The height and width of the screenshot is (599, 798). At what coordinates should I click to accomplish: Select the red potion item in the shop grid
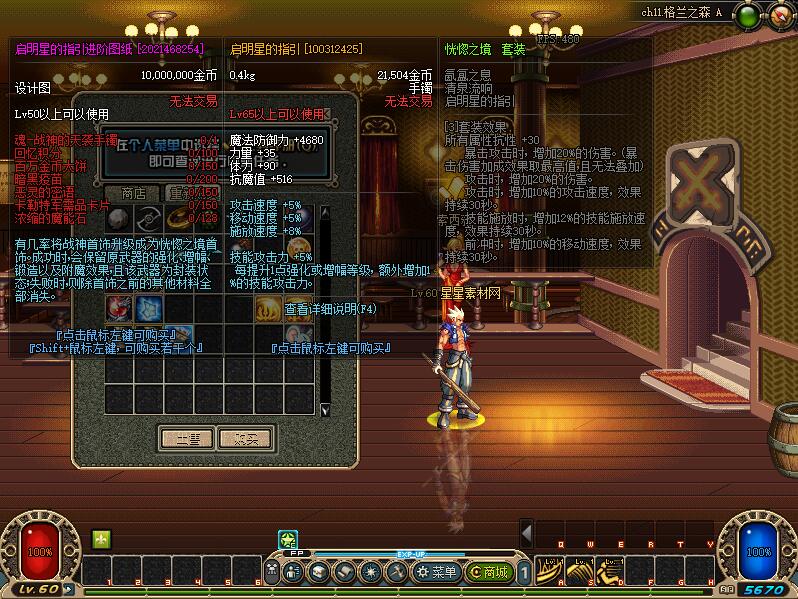119,307
